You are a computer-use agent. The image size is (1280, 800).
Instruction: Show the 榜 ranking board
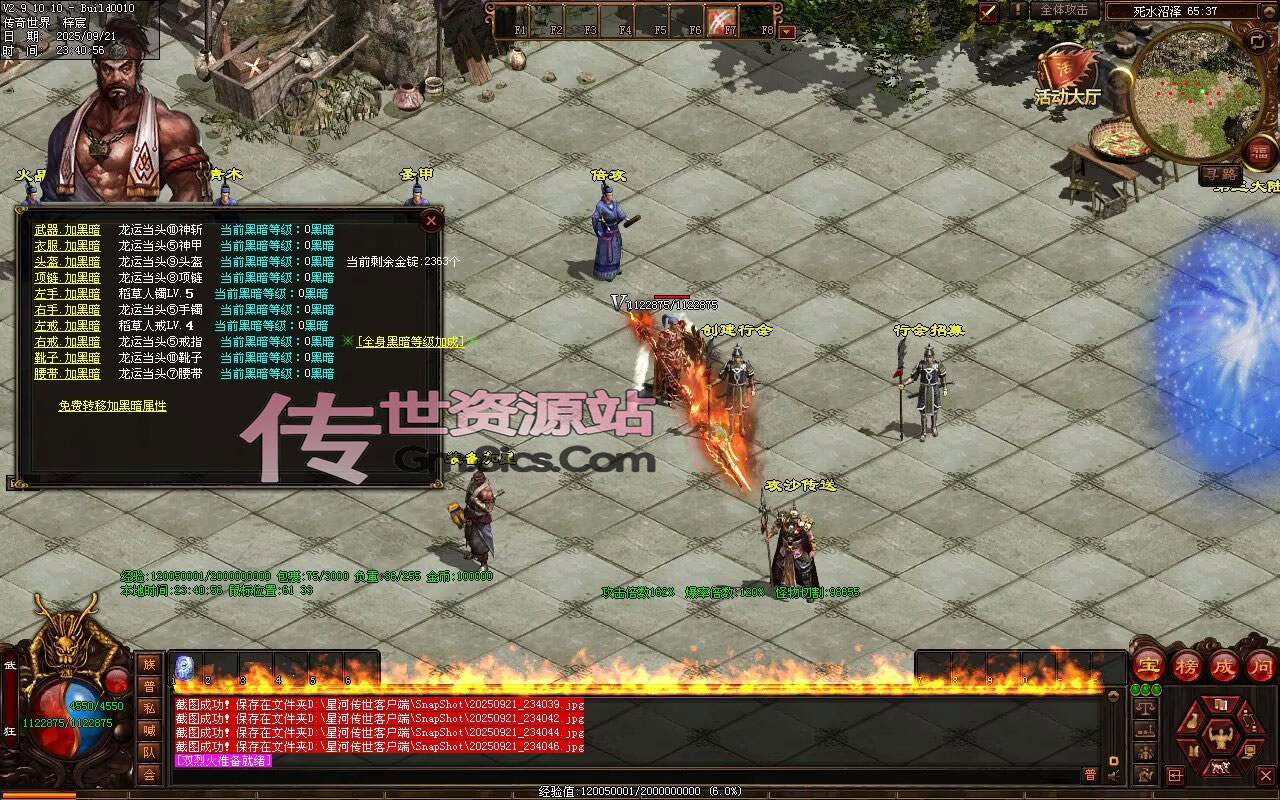click(x=1188, y=665)
